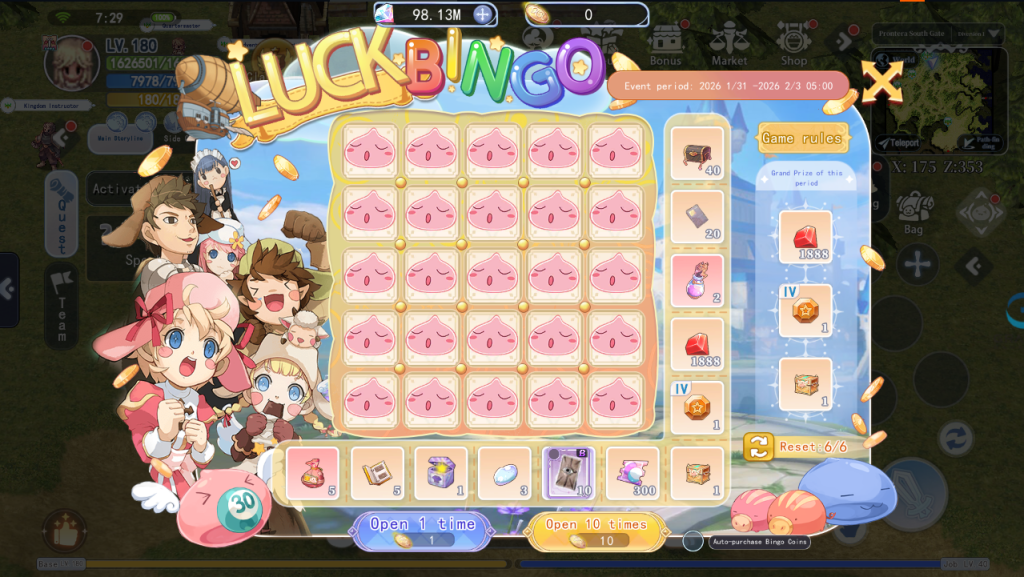Inspect the white oval stone reward

click(504, 473)
